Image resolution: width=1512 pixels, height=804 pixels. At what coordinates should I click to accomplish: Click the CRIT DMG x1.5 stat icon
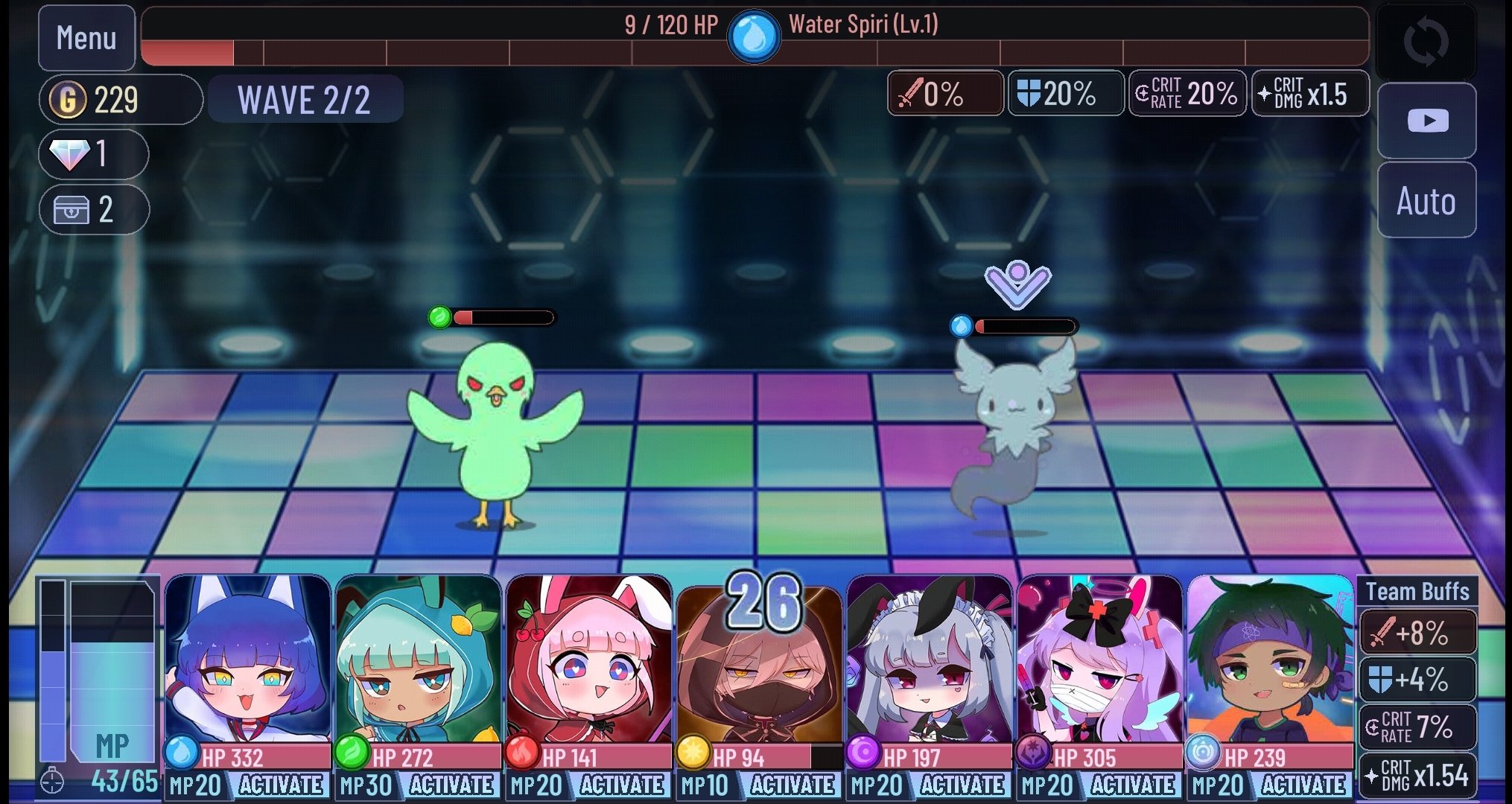click(1309, 93)
